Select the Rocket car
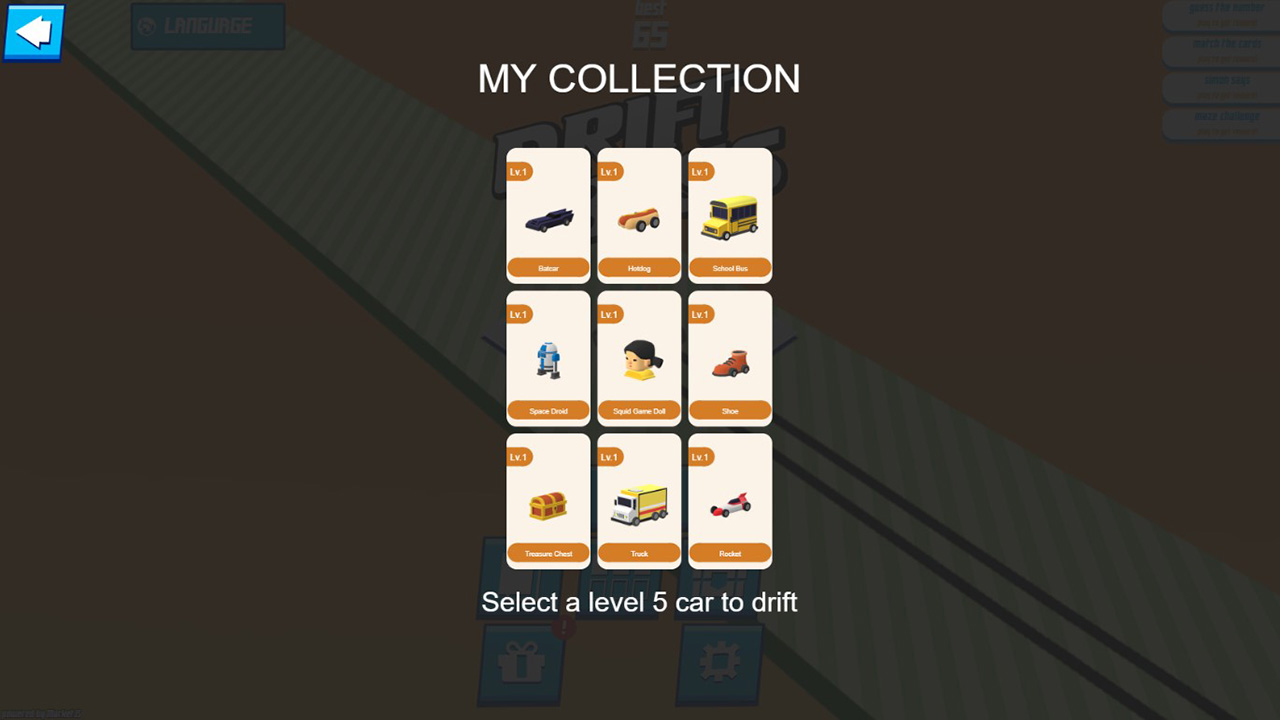This screenshot has width=1280, height=720. pyautogui.click(x=730, y=500)
